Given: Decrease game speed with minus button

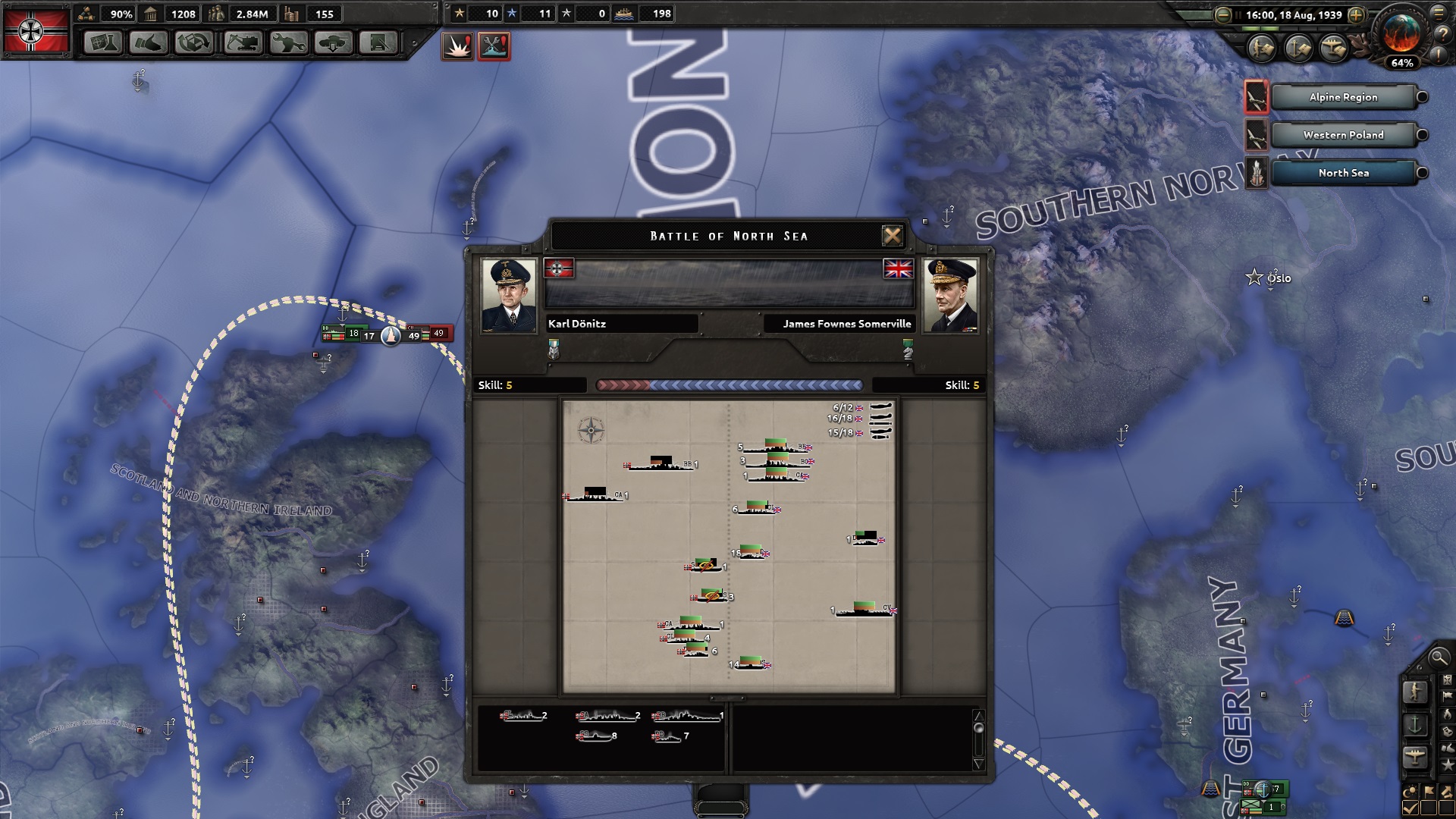Looking at the screenshot, I should 1222,15.
